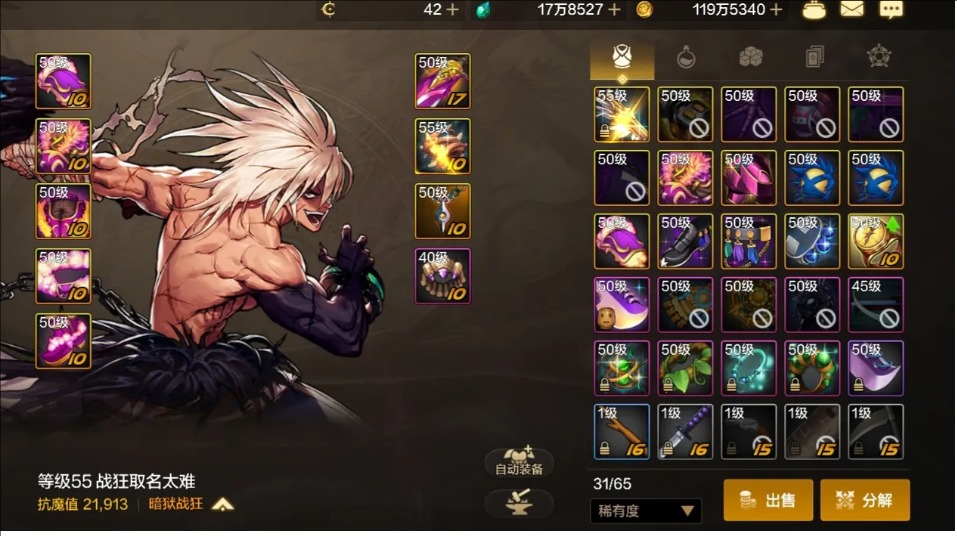Choose the gold compass item with green arrow

(x=876, y=242)
